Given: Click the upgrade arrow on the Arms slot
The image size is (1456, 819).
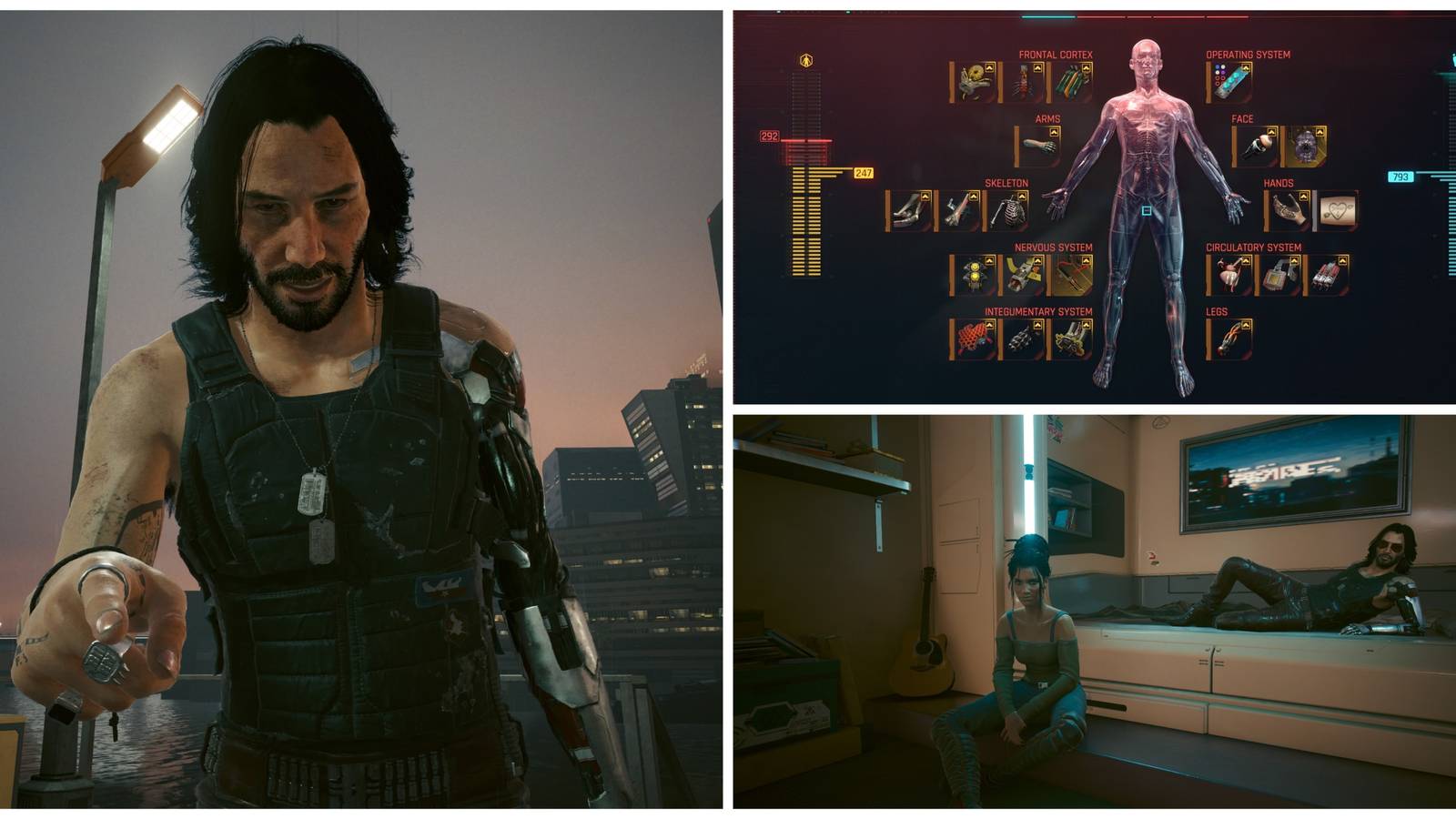Looking at the screenshot, I should click(x=1054, y=131).
